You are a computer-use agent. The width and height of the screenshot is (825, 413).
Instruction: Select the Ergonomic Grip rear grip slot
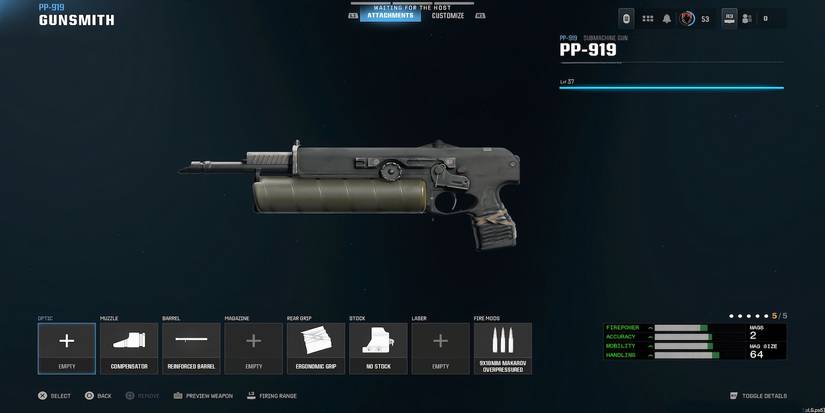pyautogui.click(x=316, y=348)
